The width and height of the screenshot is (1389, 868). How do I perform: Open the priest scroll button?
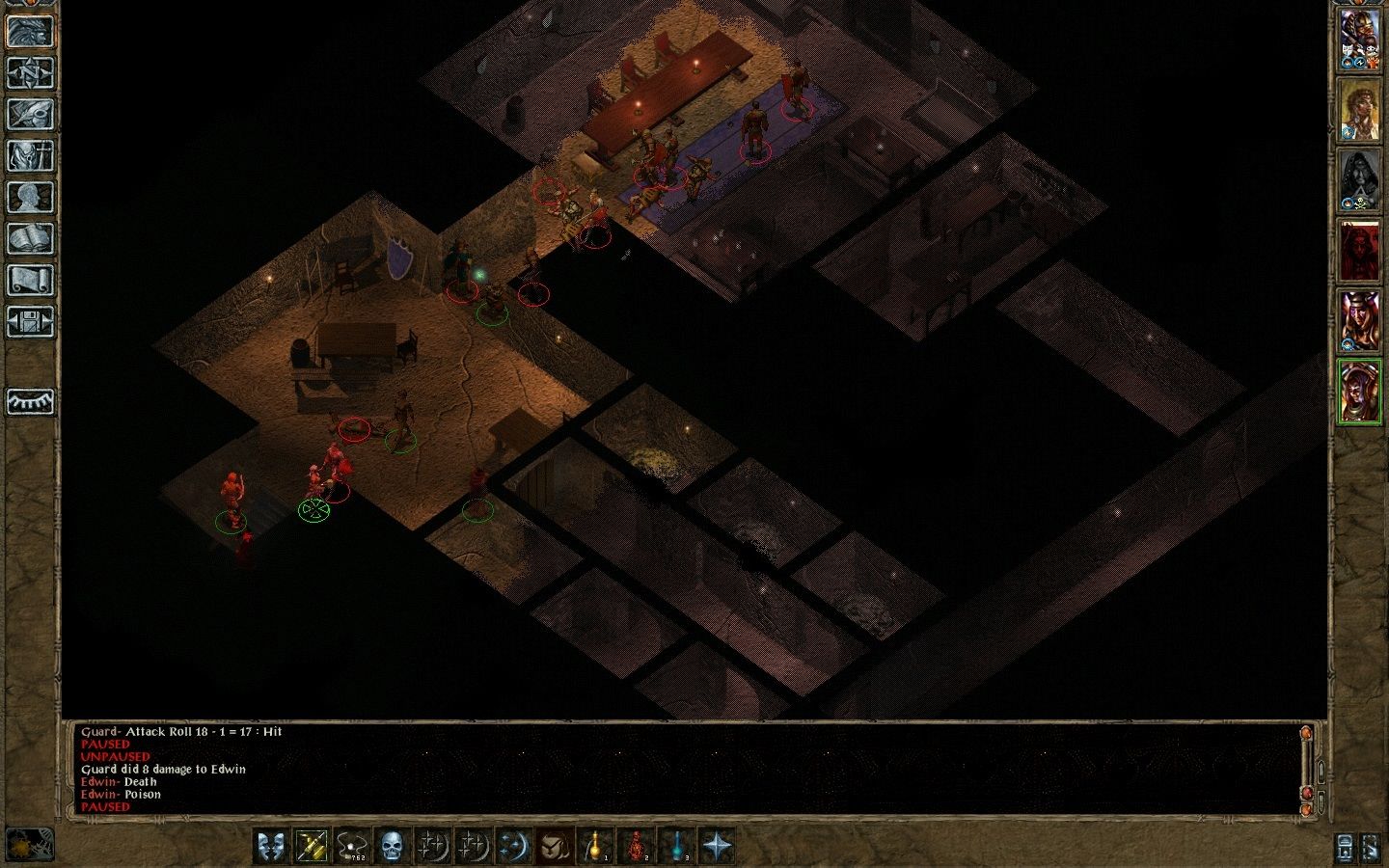(x=30, y=280)
